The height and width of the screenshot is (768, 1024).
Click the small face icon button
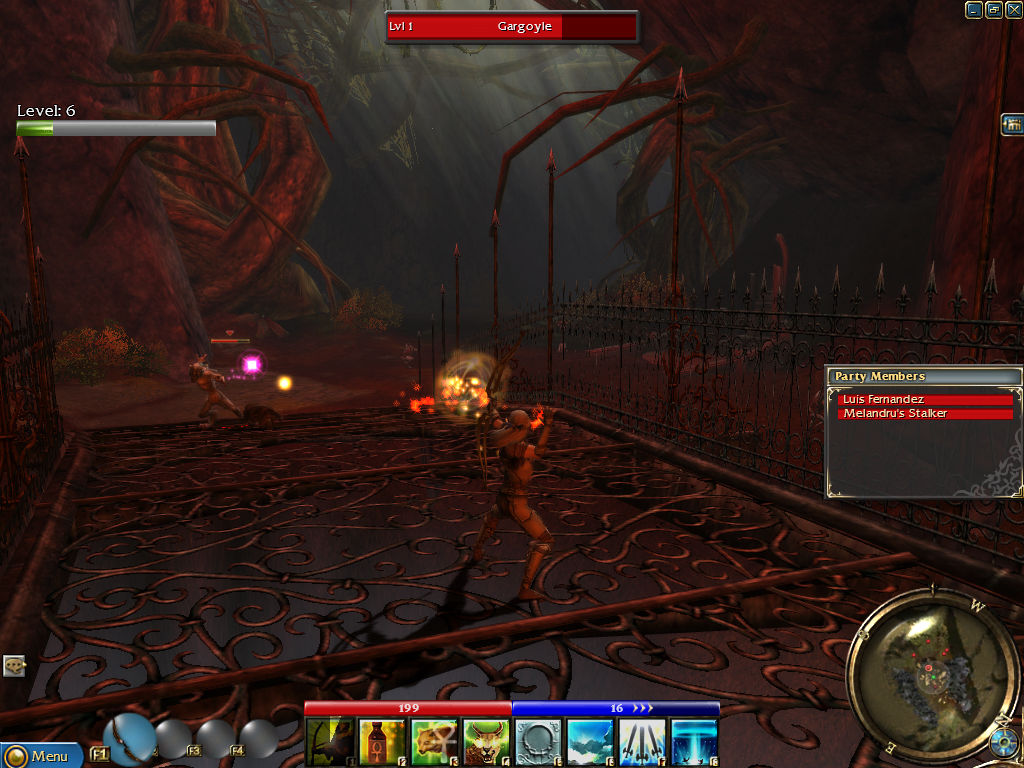click(14, 665)
